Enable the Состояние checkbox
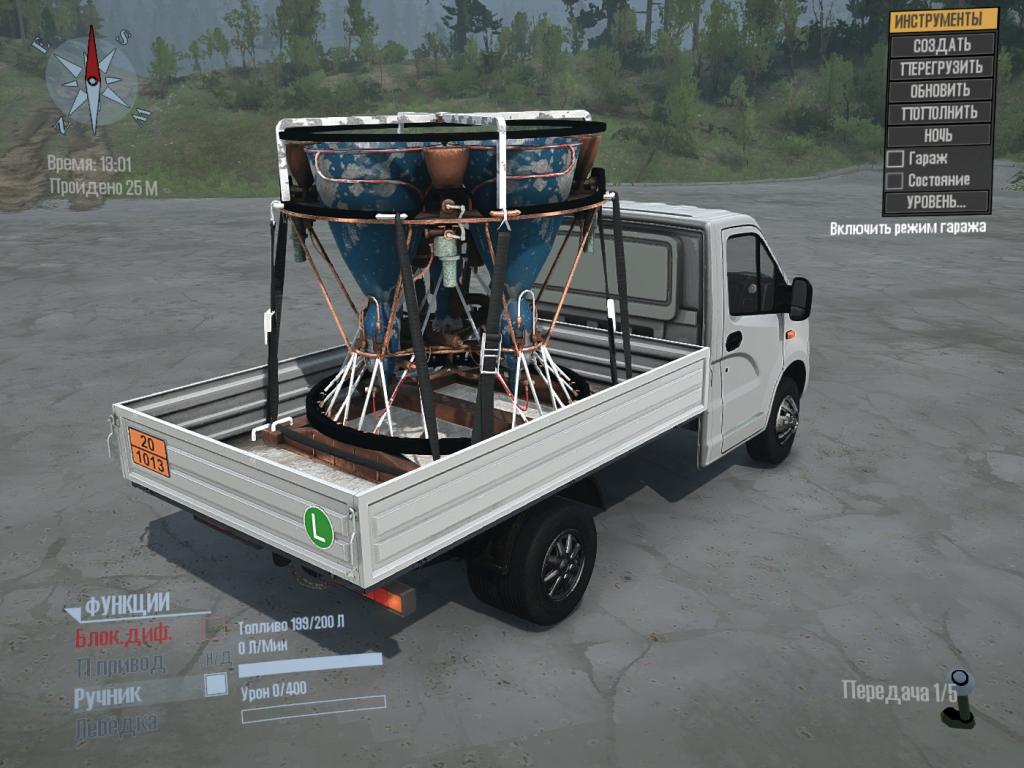This screenshot has width=1024, height=768. coord(896,181)
